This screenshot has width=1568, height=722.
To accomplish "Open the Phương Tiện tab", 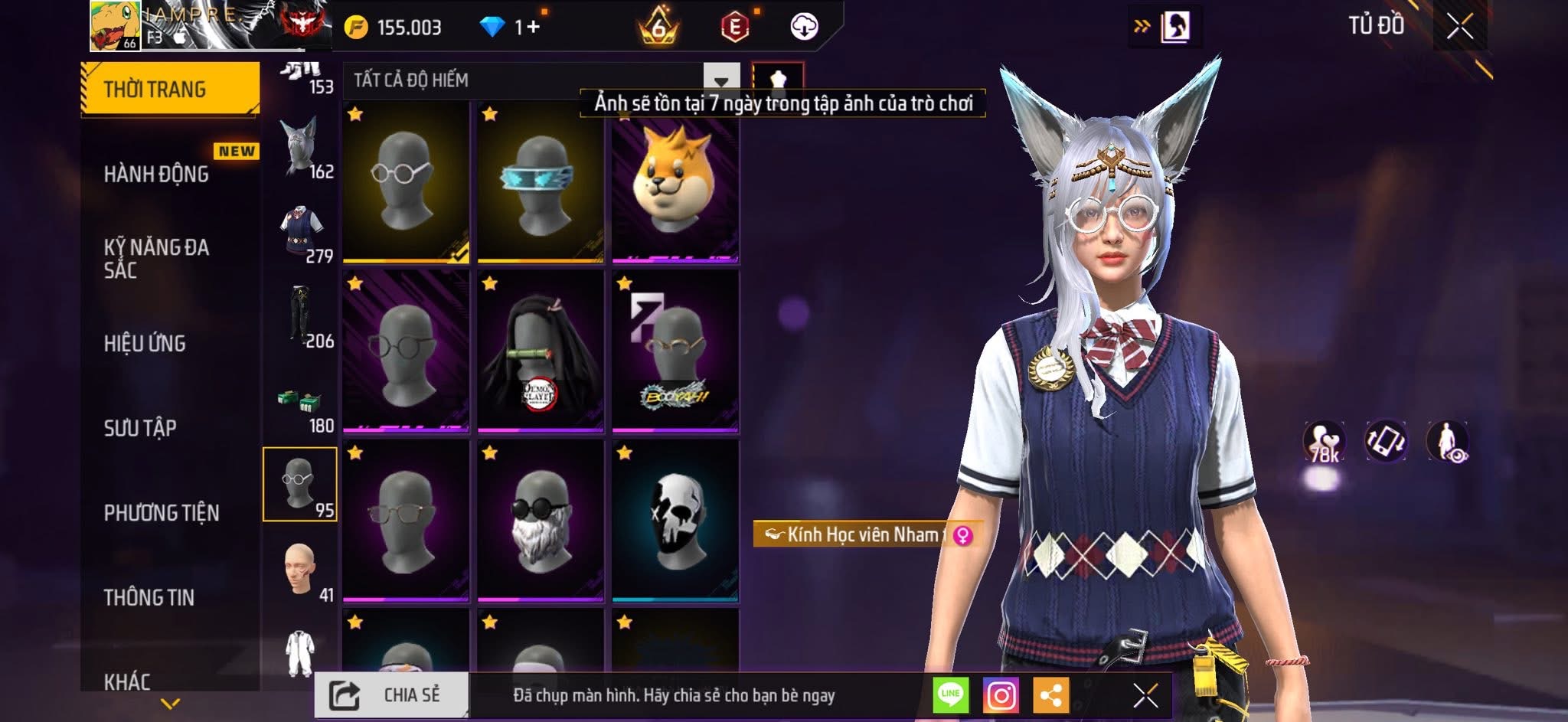I will coord(162,512).
